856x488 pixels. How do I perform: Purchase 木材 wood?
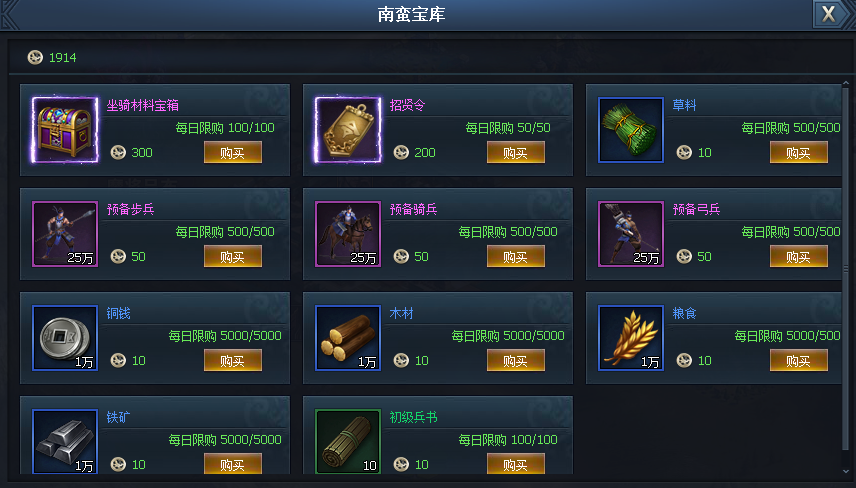coord(516,360)
